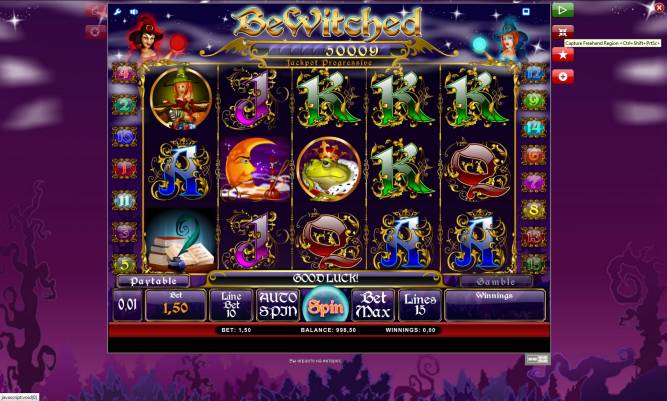The width and height of the screenshot is (667, 401).
Task: Open the Paytable
Action: 152,282
